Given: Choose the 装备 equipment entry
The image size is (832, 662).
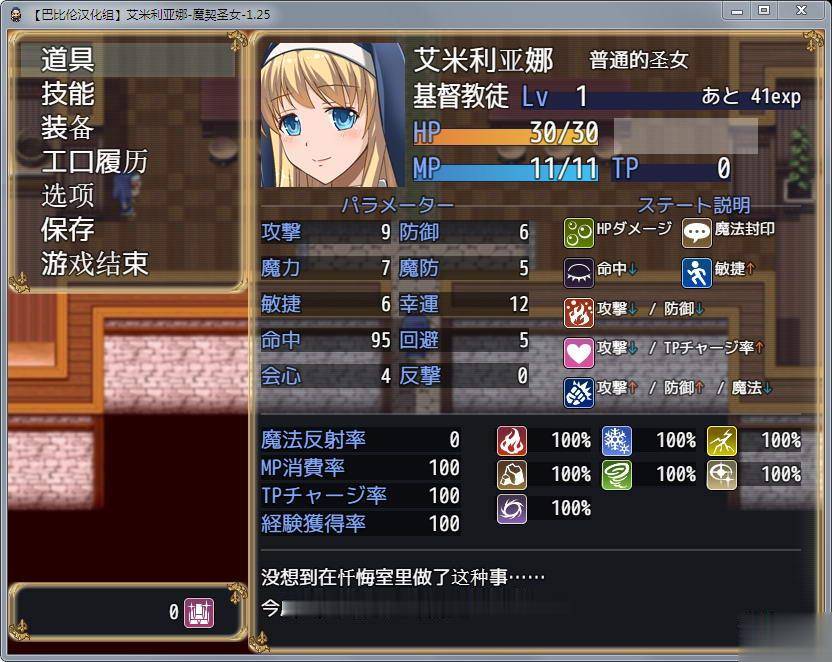Looking at the screenshot, I should (x=68, y=127).
